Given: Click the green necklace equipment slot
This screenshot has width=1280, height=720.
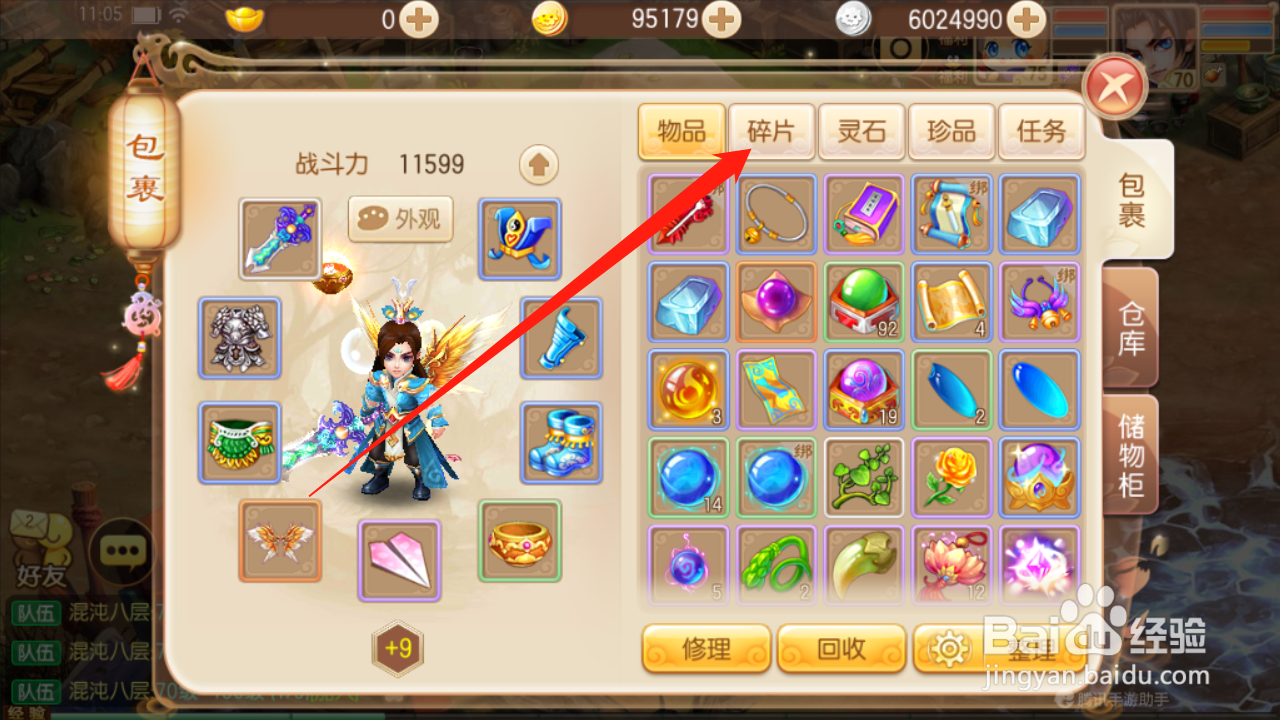Looking at the screenshot, I should point(239,438).
